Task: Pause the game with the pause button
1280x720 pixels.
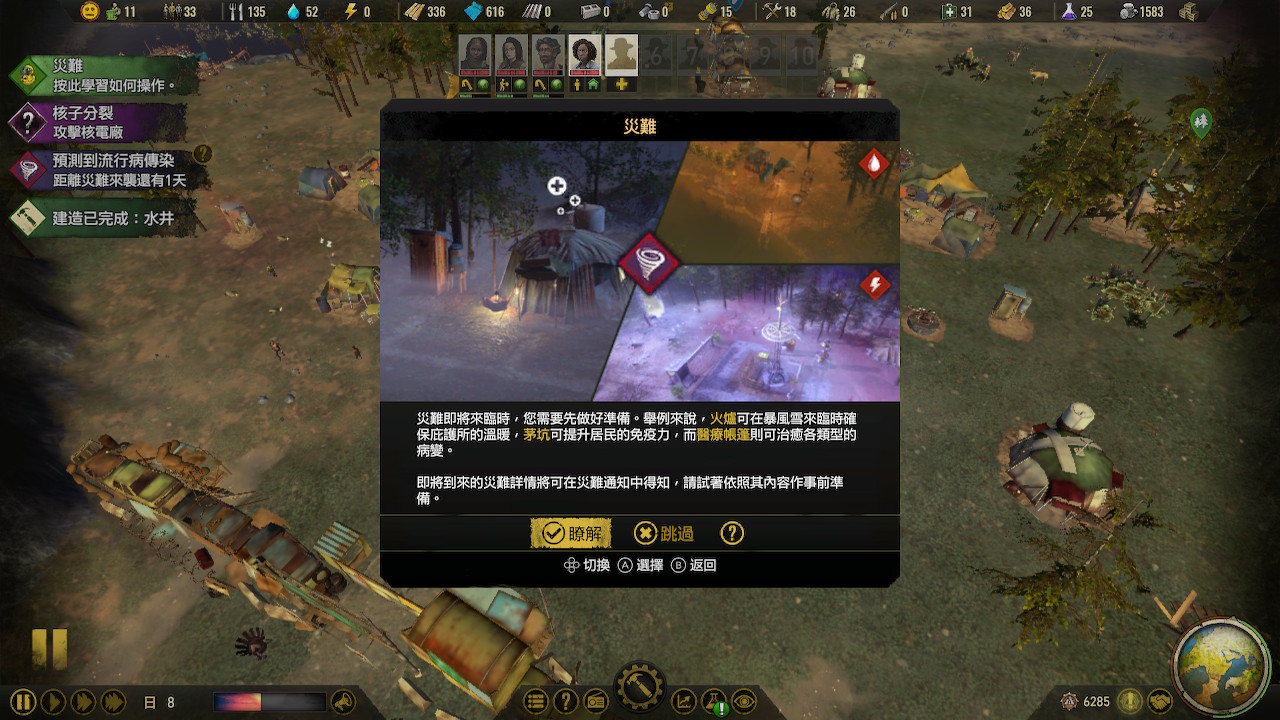Action: pyautogui.click(x=22, y=701)
